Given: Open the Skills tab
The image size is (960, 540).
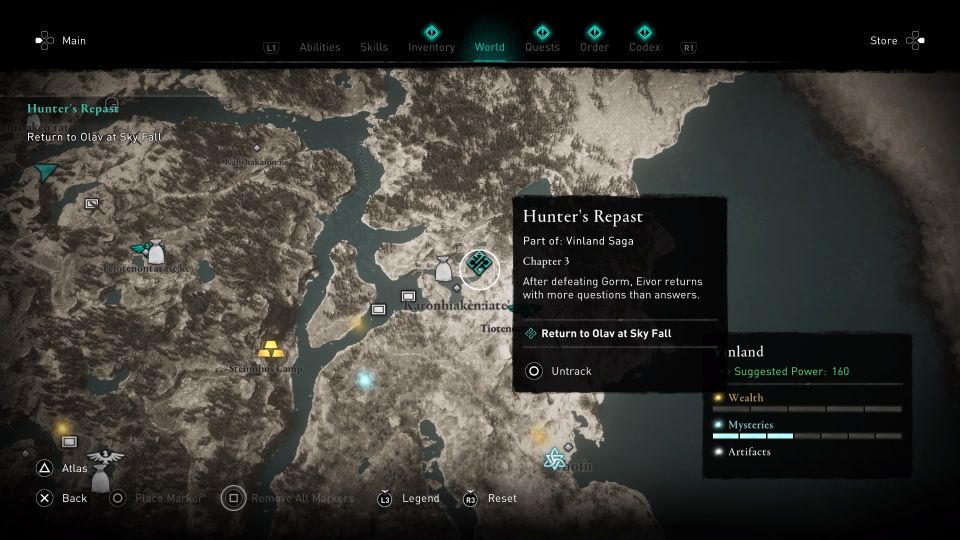Looking at the screenshot, I should coord(374,47).
